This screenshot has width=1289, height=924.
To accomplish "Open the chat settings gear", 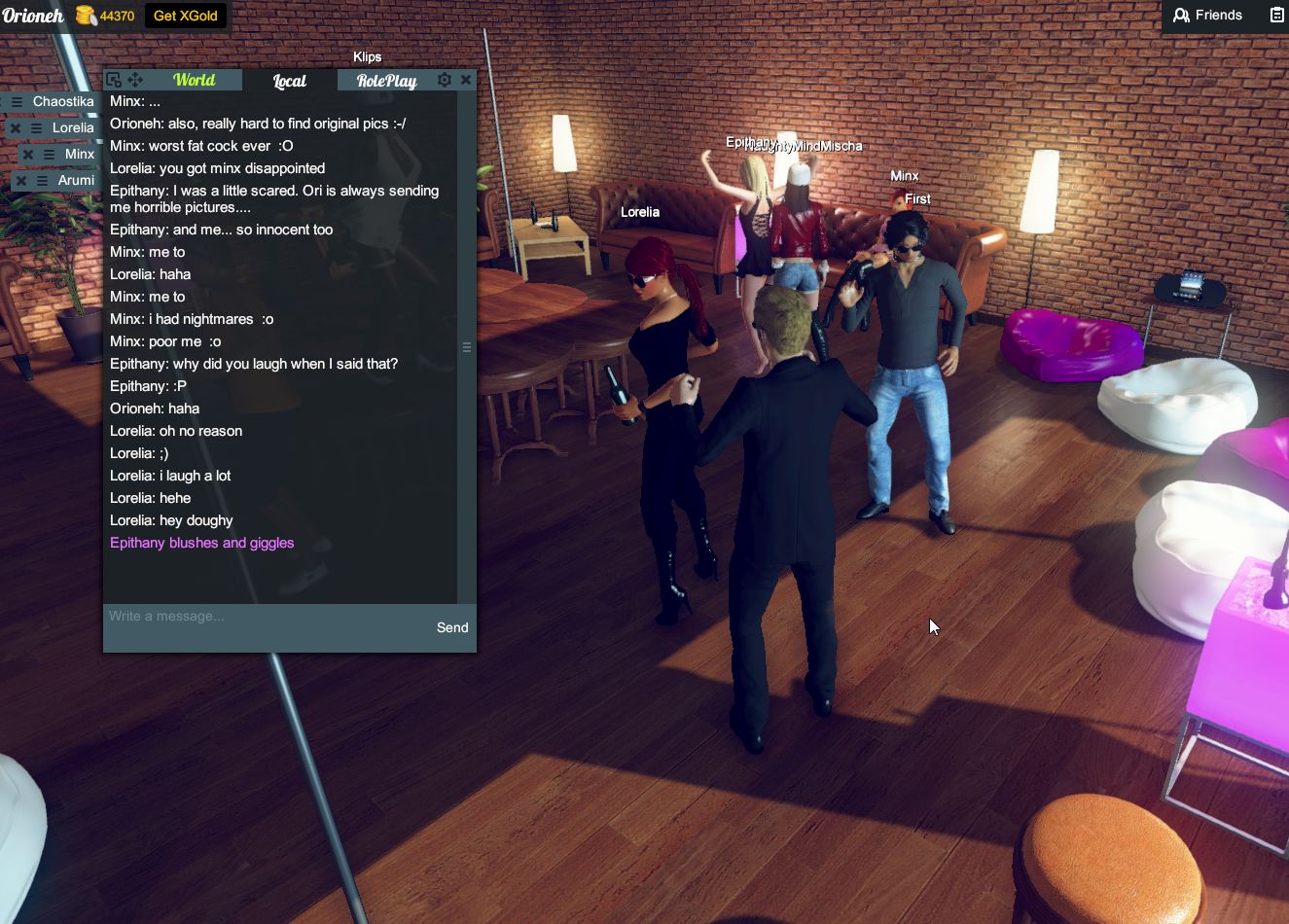I will coord(445,80).
